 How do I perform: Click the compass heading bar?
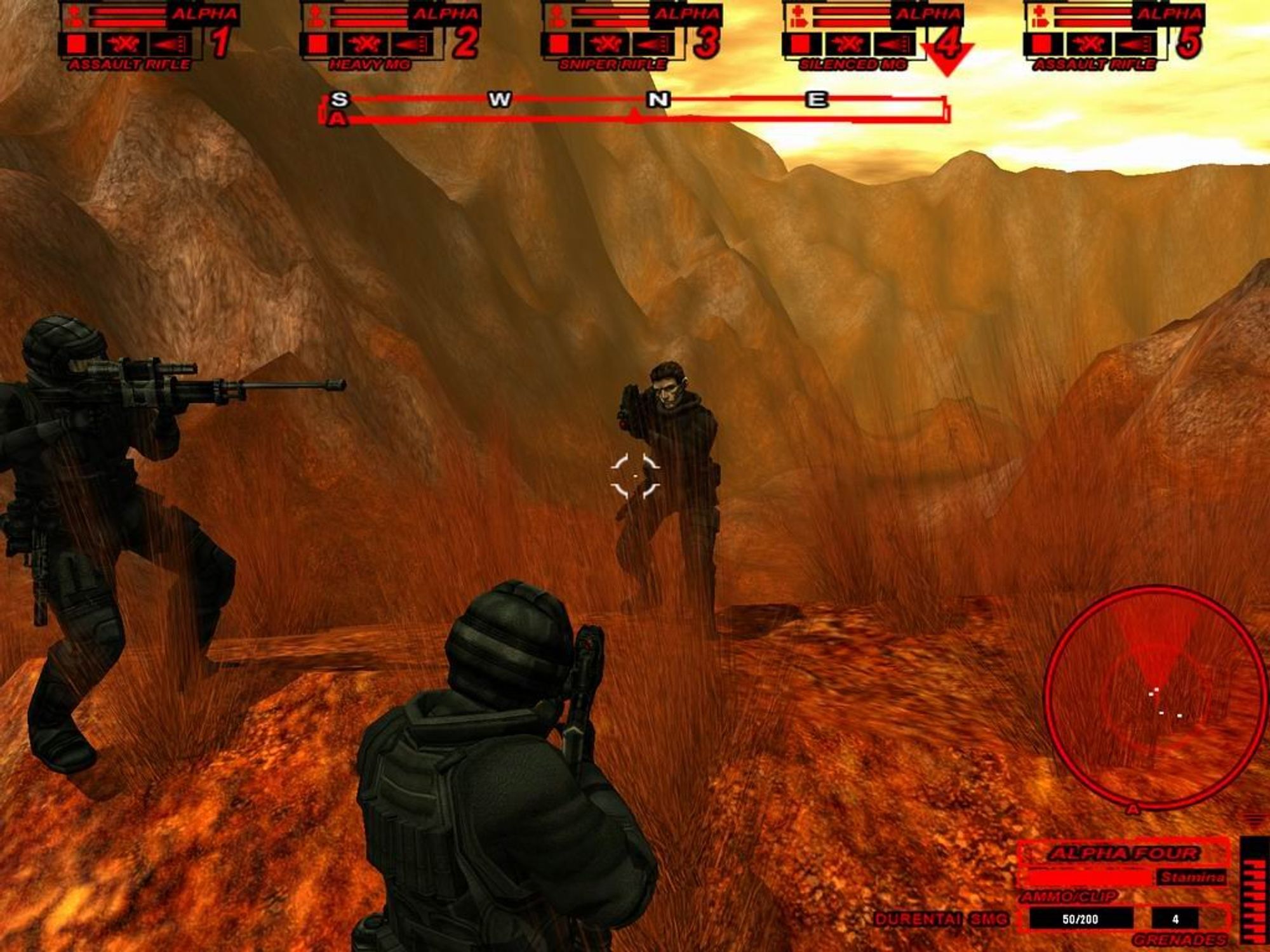(x=634, y=108)
